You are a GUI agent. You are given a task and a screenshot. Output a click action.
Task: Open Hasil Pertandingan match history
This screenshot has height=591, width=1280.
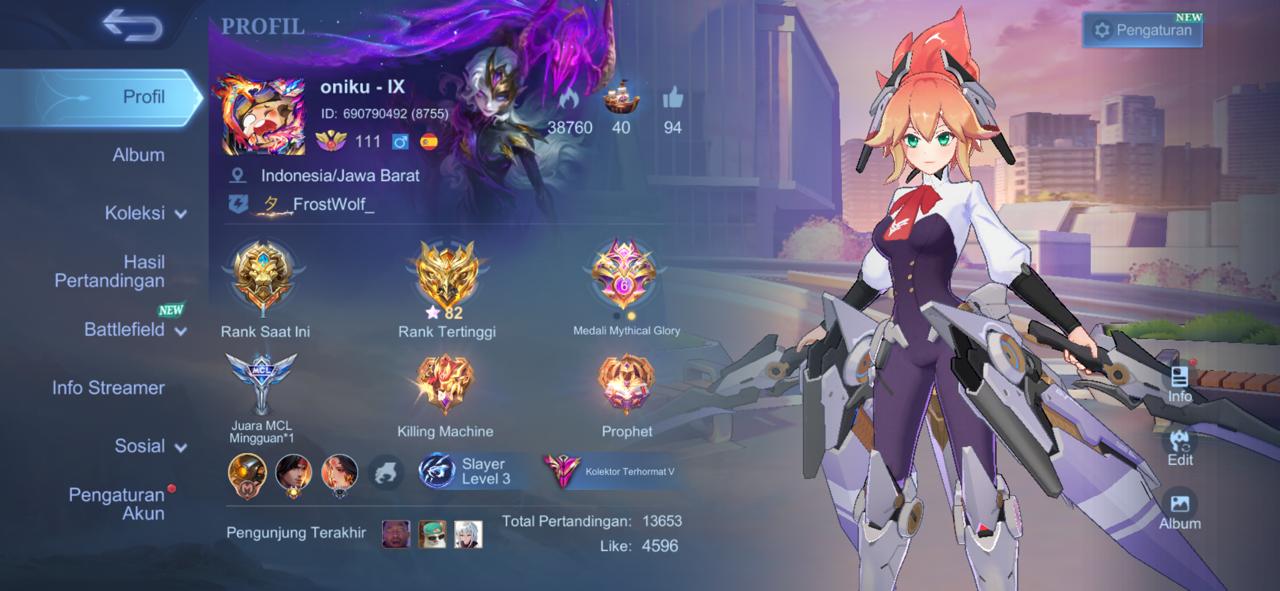[110, 271]
